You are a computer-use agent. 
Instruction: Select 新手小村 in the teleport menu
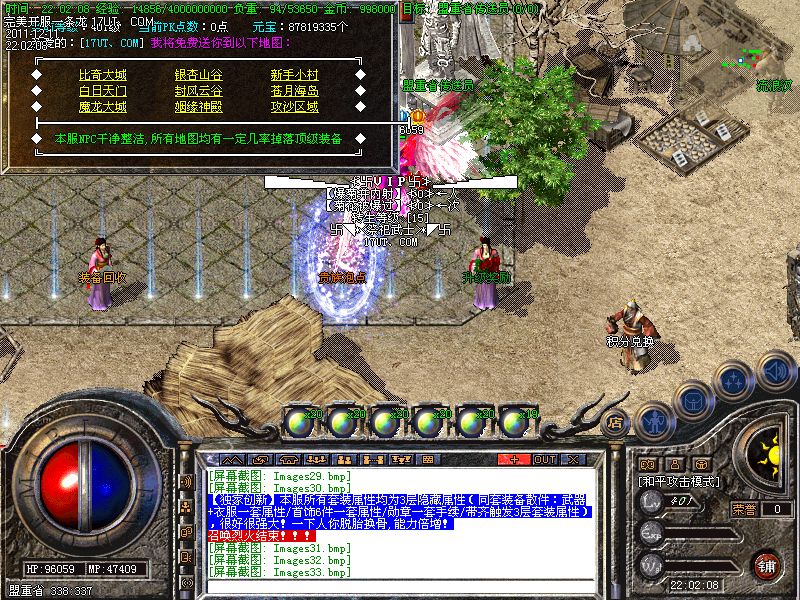click(294, 75)
